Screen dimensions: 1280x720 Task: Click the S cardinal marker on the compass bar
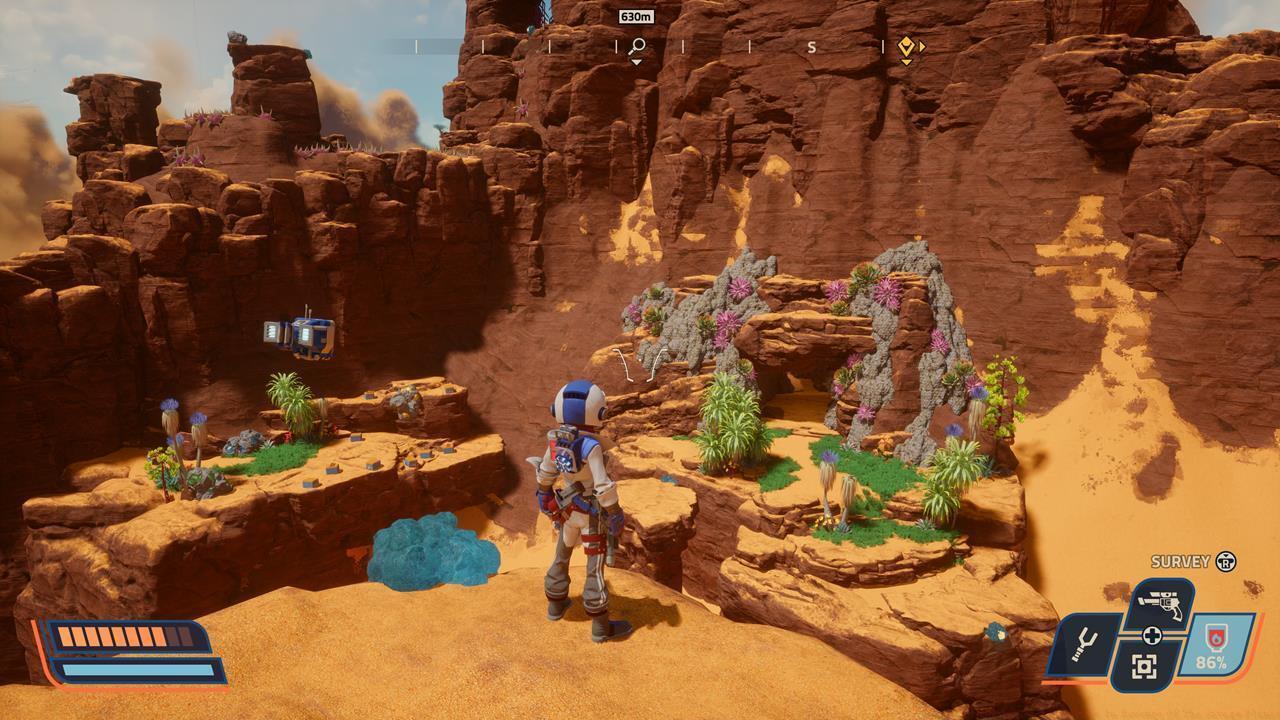[x=810, y=45]
